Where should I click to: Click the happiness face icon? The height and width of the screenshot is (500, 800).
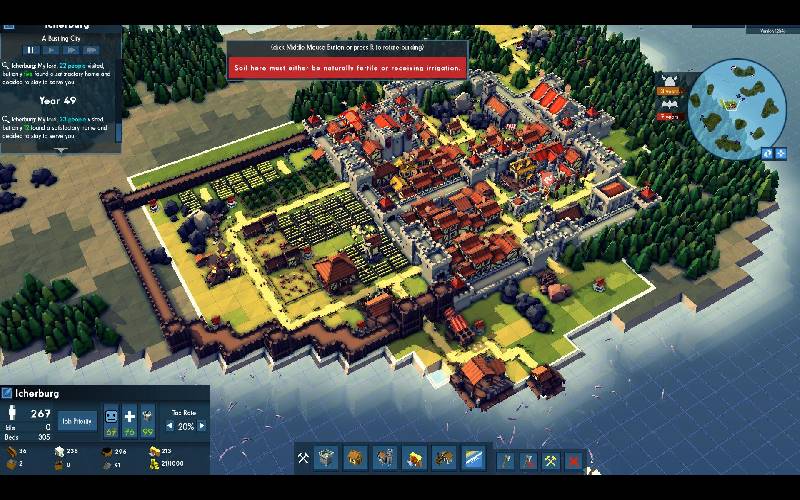111,416
